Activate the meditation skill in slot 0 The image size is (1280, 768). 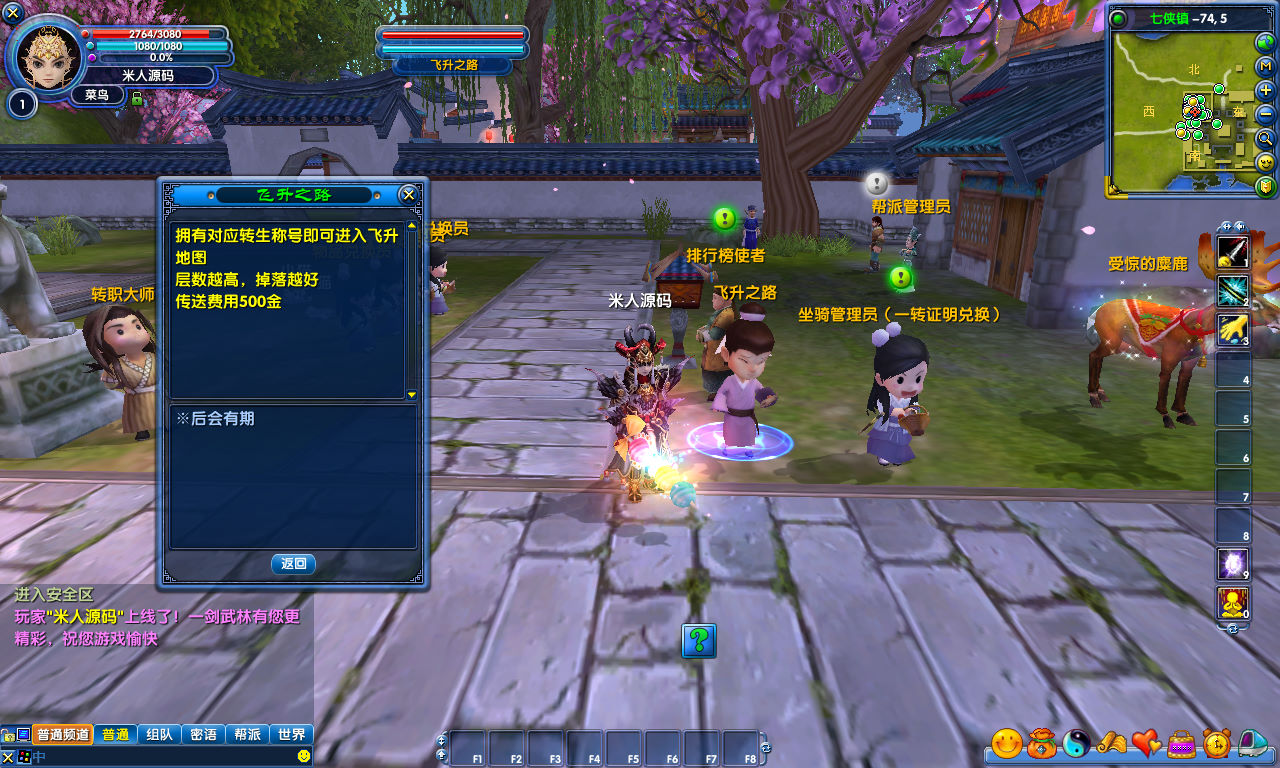click(x=1232, y=603)
